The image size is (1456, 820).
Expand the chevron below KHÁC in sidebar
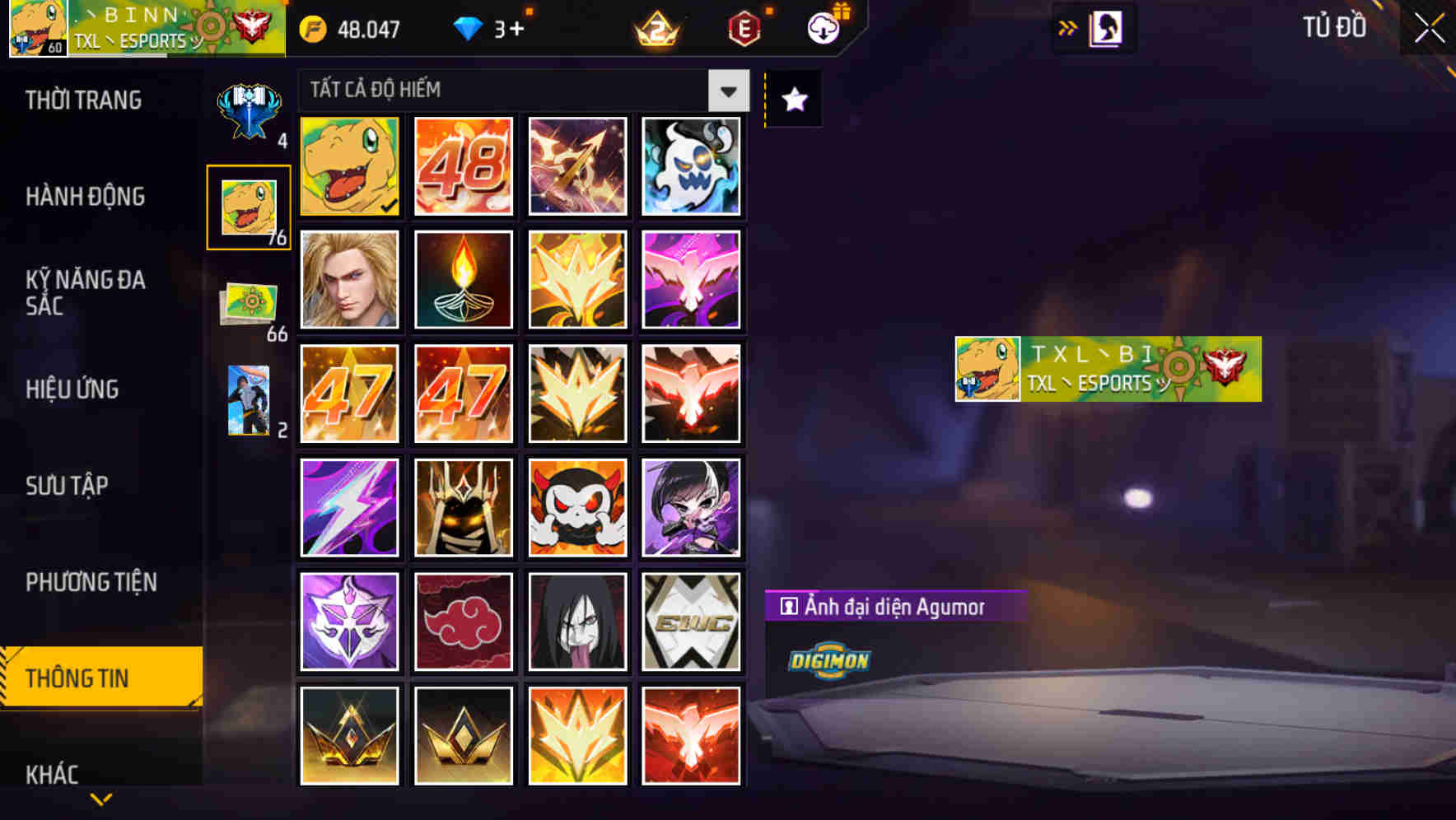click(100, 799)
